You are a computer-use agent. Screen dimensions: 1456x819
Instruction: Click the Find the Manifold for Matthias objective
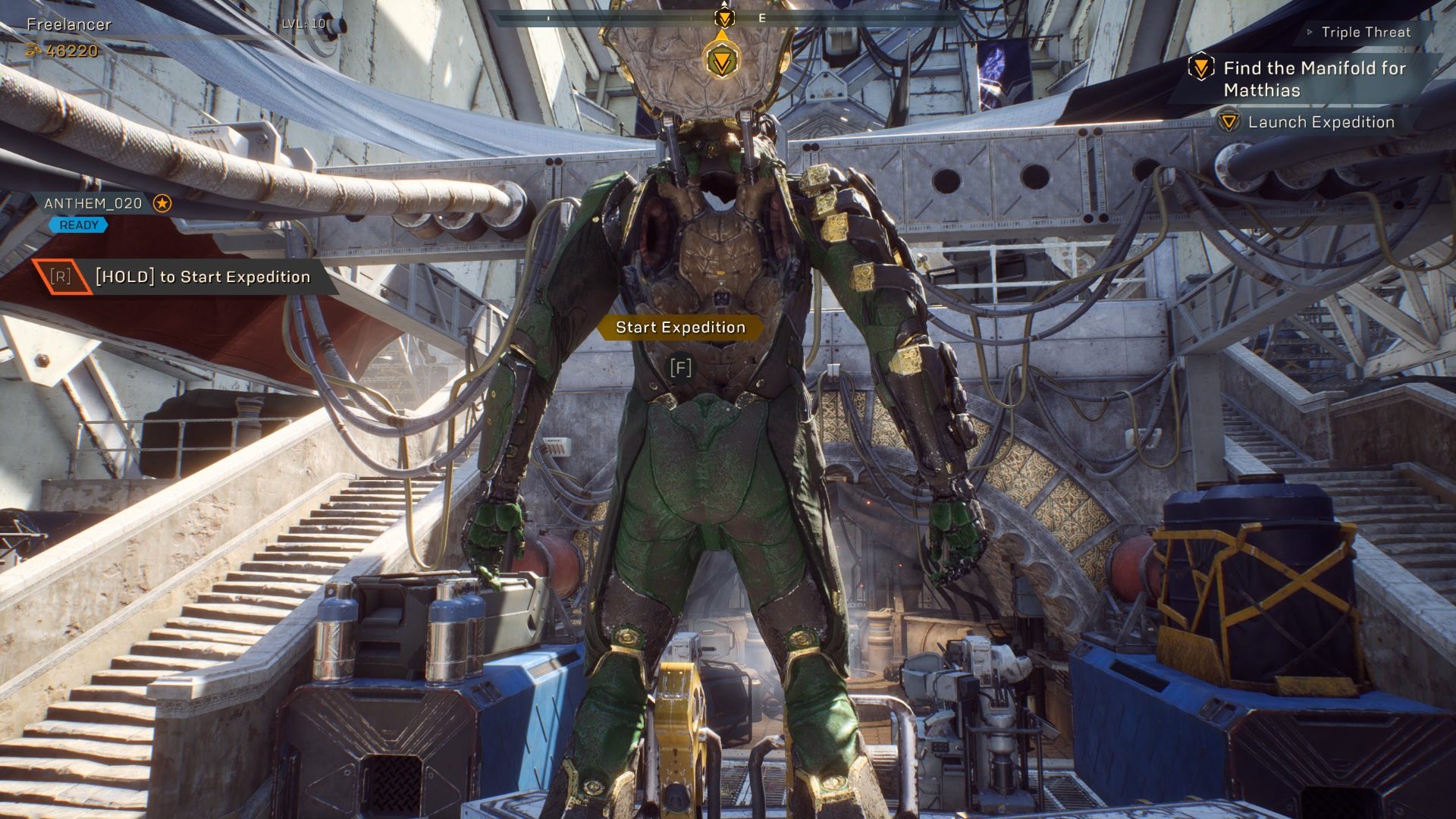1313,79
